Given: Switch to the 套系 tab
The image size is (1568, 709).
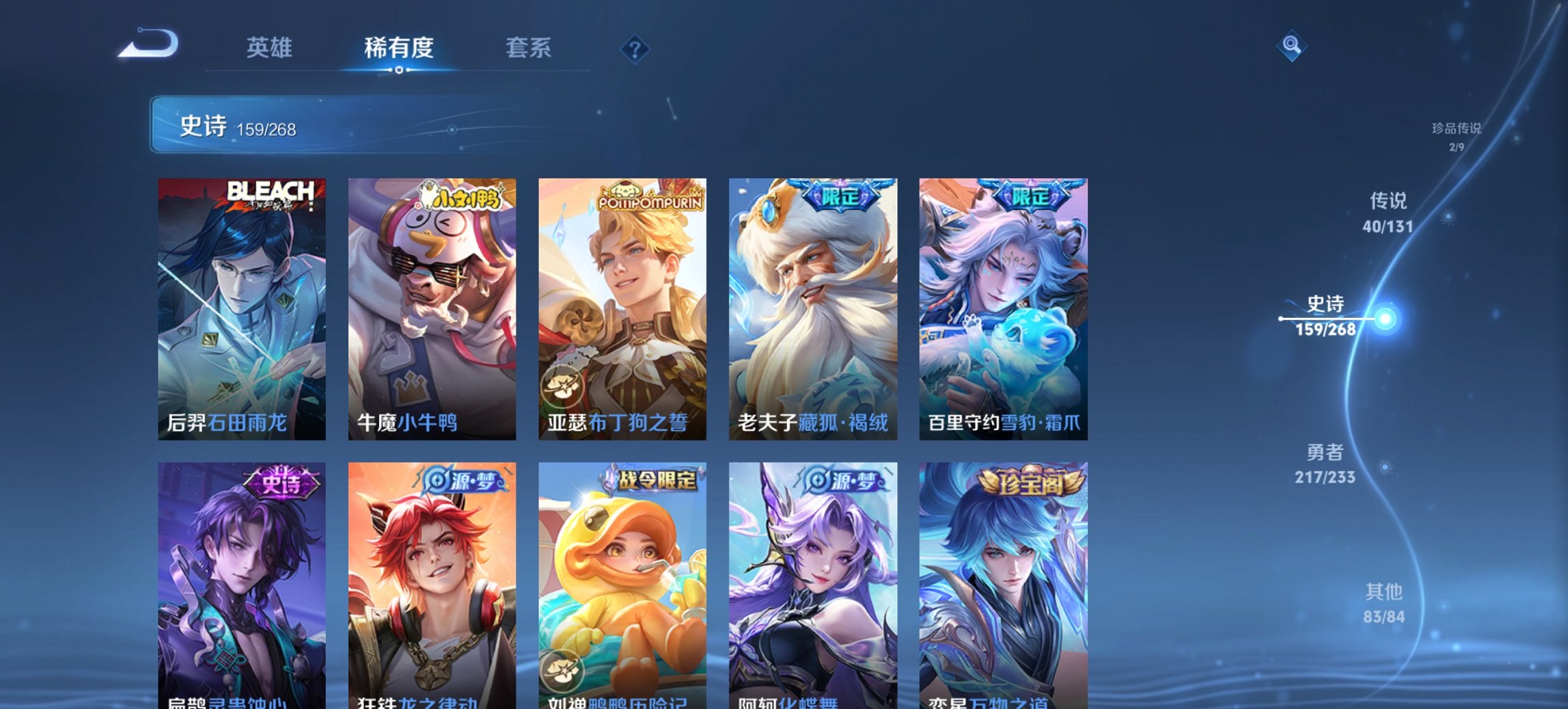Looking at the screenshot, I should tap(529, 48).
